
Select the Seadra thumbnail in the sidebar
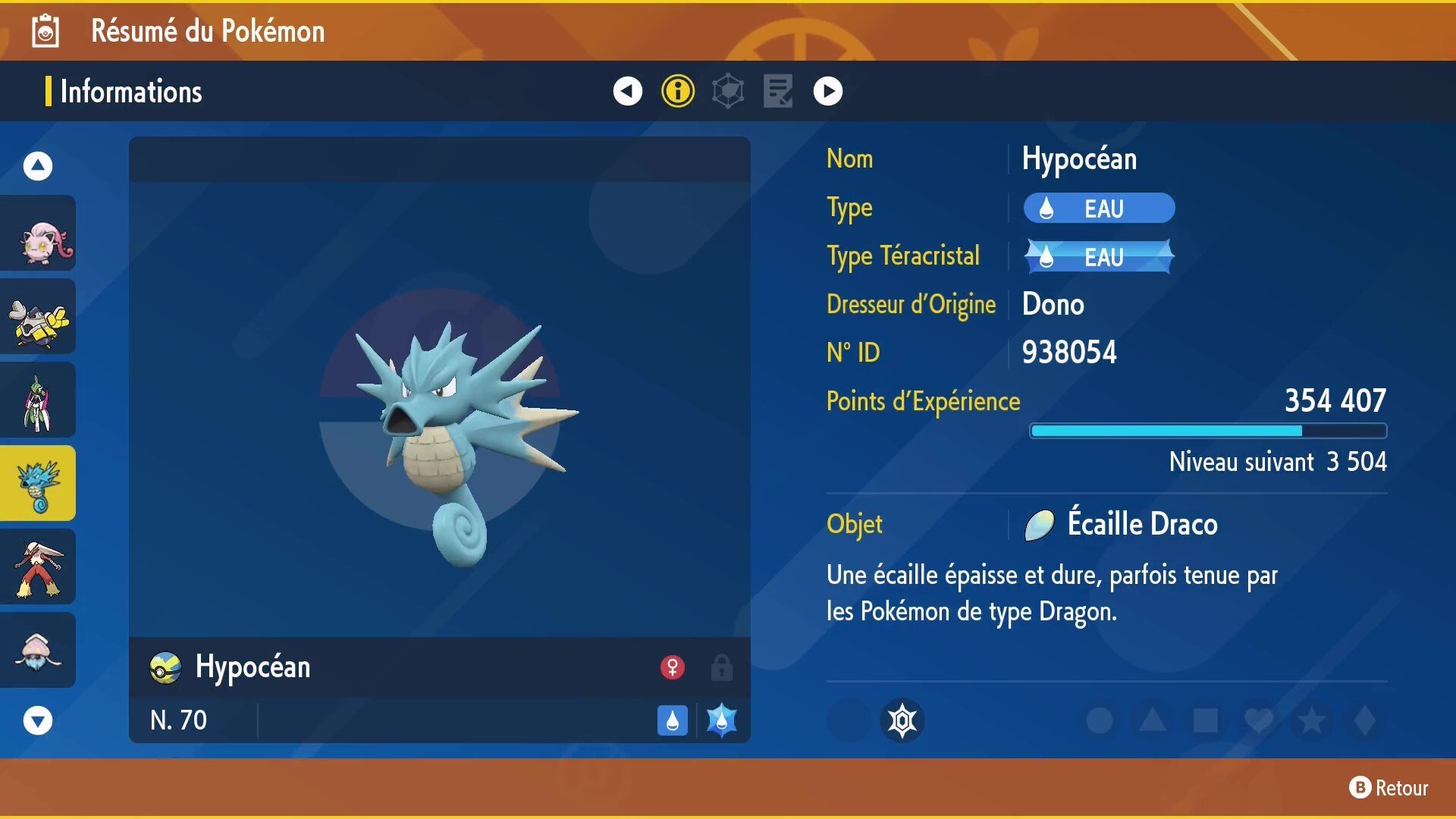pos(38,482)
